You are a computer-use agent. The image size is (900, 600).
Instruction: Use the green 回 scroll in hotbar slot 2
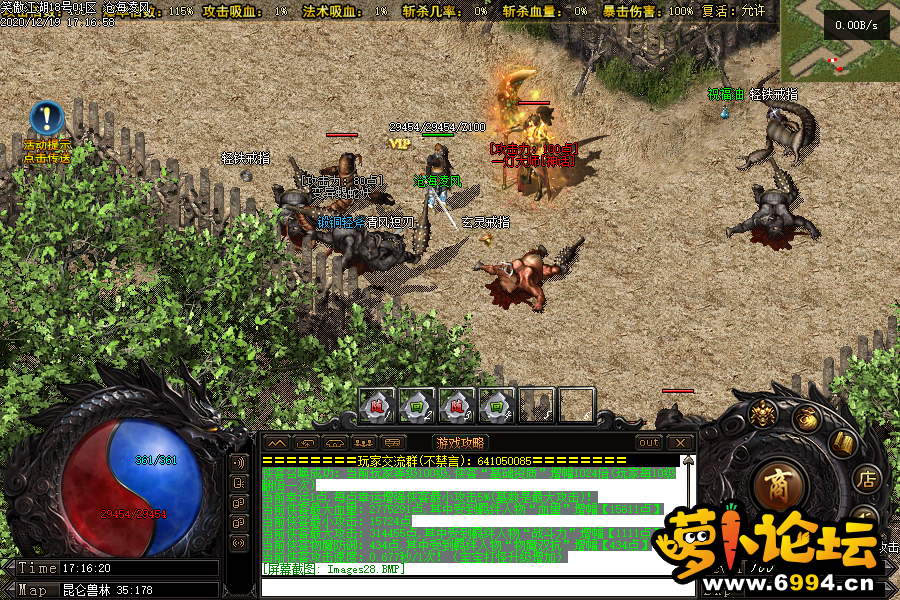[x=417, y=405]
